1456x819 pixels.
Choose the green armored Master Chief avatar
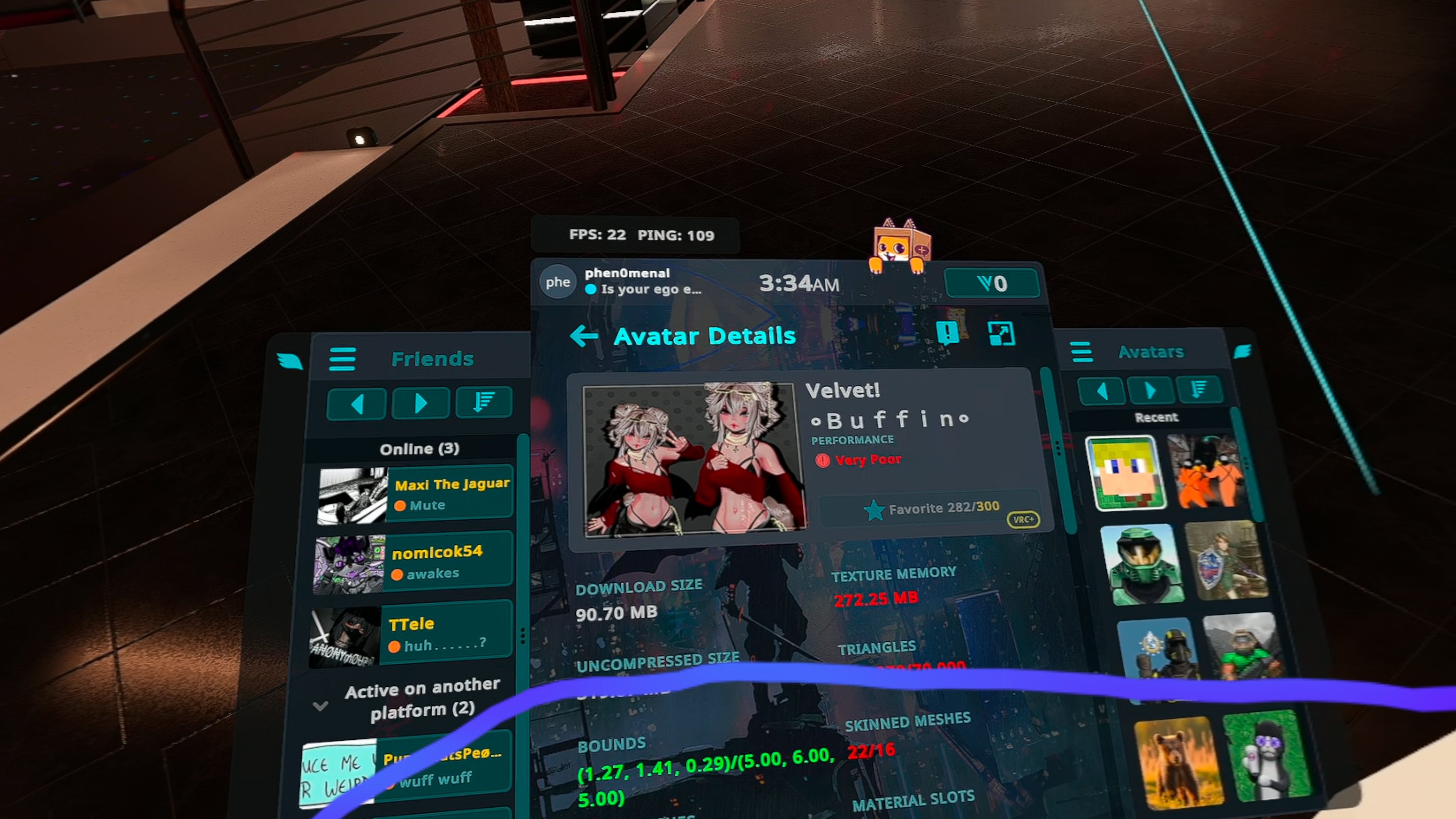coord(1142,564)
